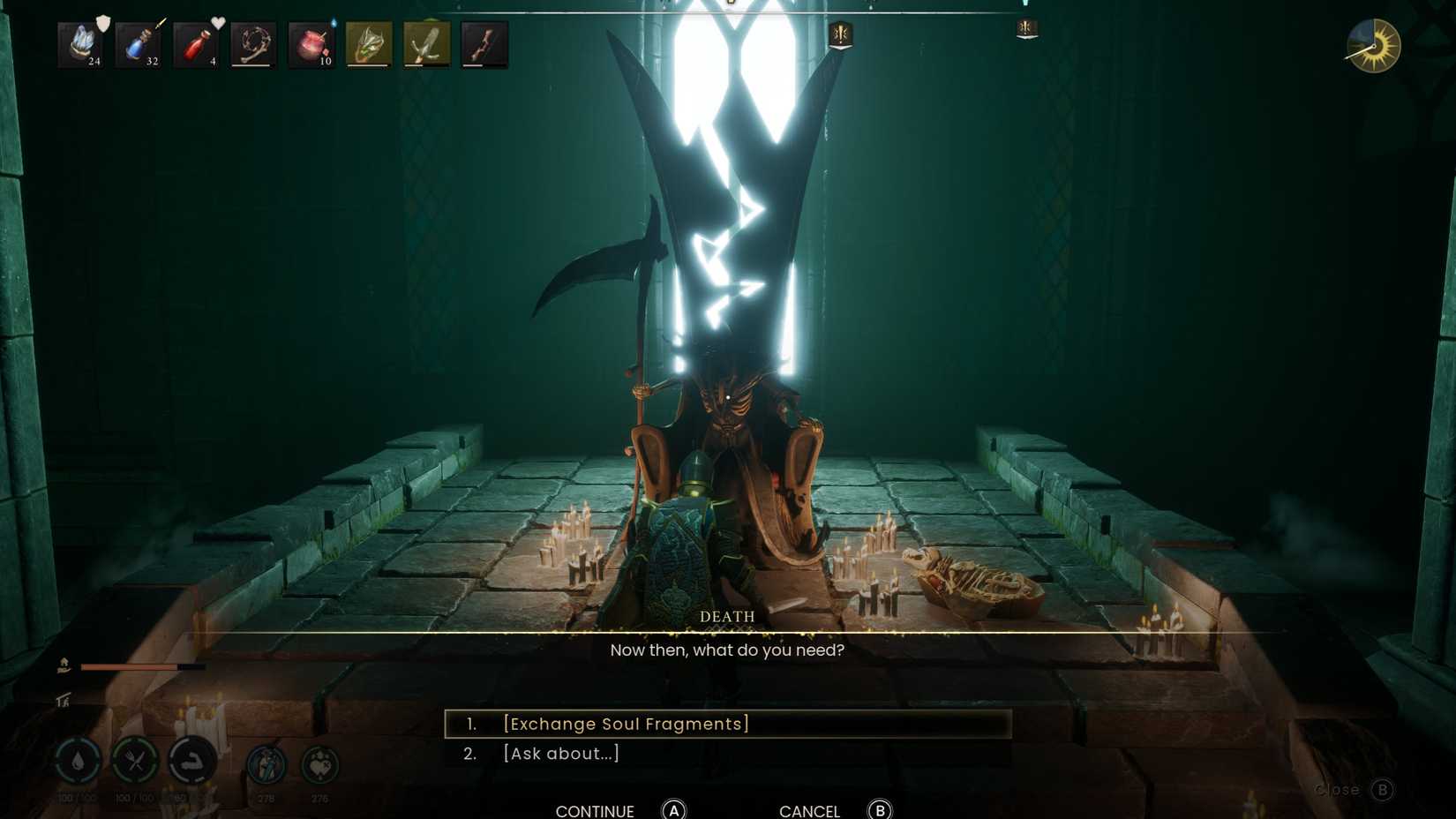Open the day-night clock dial top right

(x=1373, y=45)
